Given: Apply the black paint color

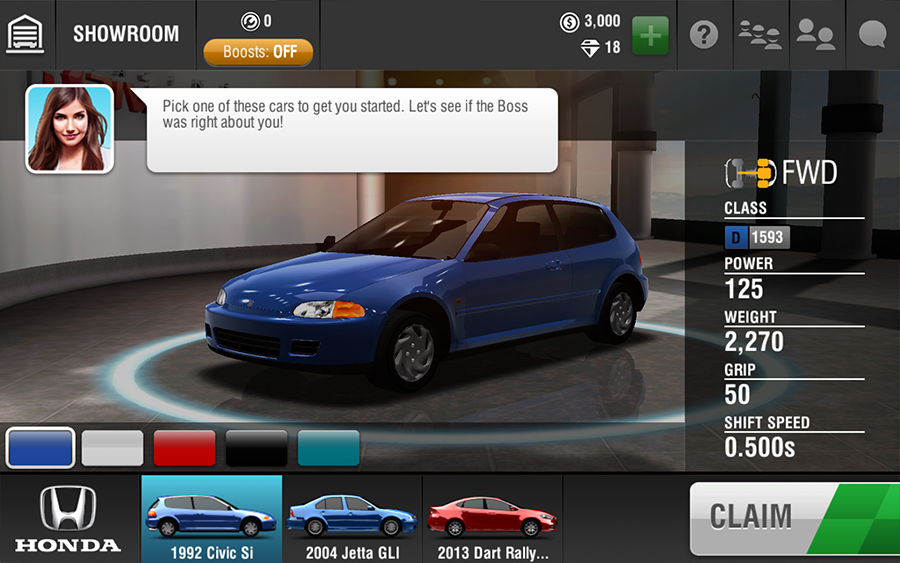Looking at the screenshot, I should [256, 448].
